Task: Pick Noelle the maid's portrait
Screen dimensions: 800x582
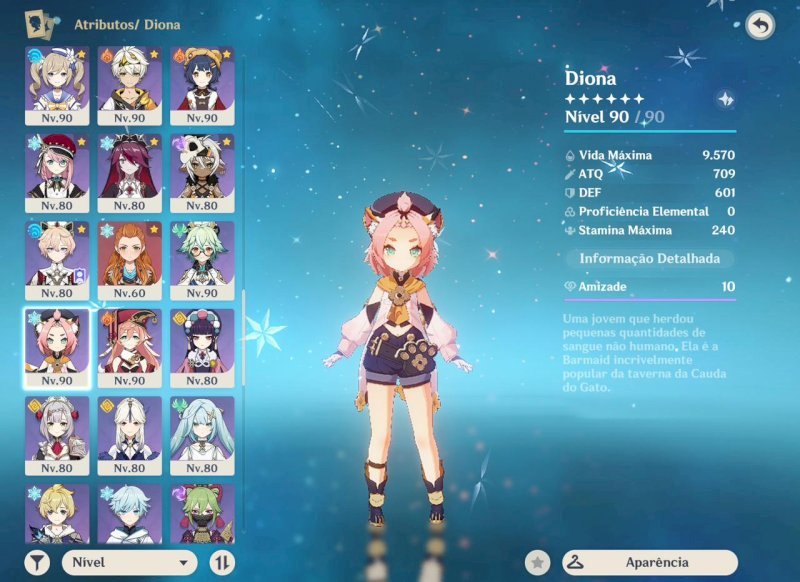Action: [56, 429]
